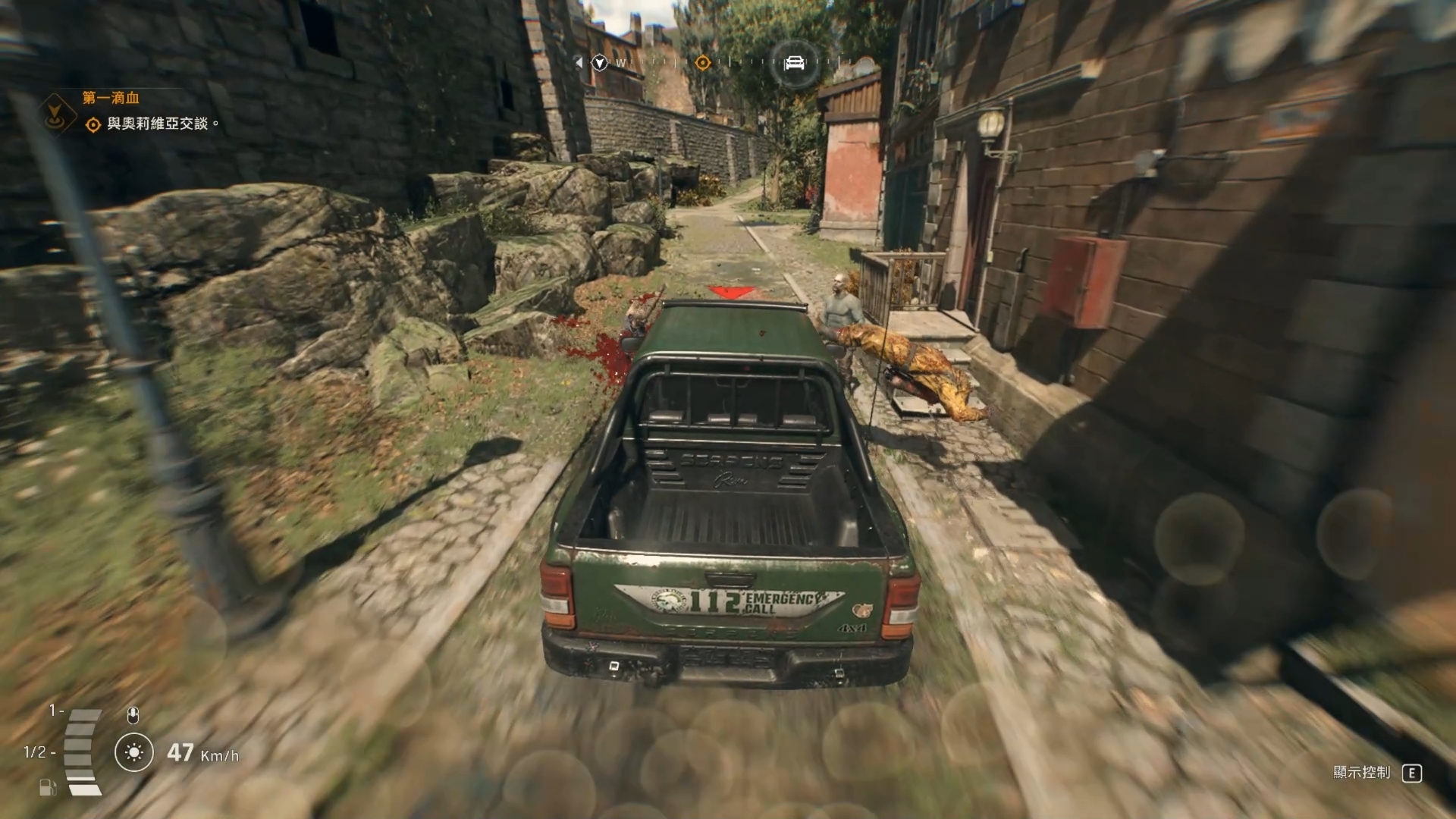Click the orange objective marker on the compass

click(x=703, y=63)
